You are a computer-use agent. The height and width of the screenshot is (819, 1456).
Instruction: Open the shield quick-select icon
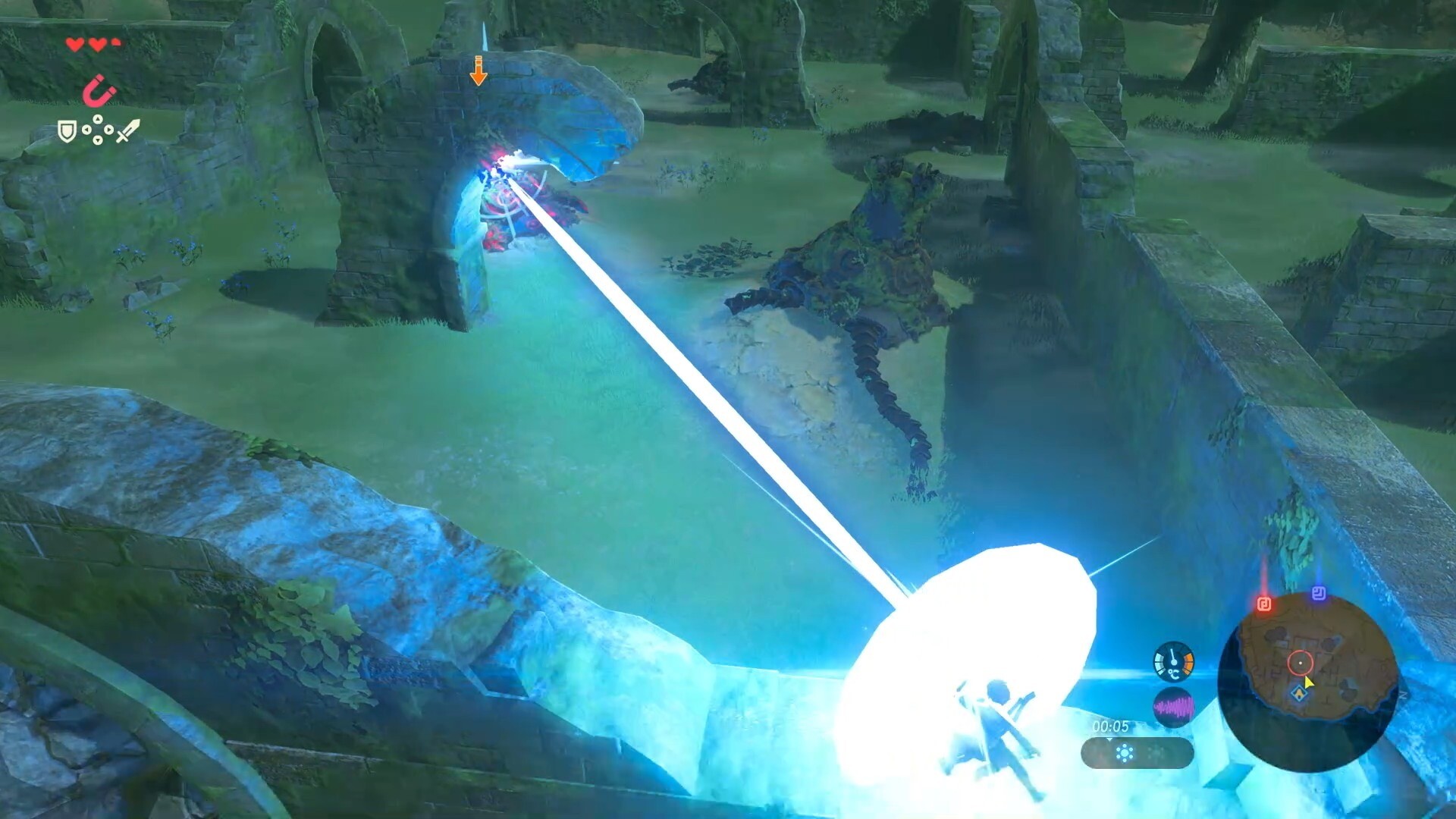(67, 132)
